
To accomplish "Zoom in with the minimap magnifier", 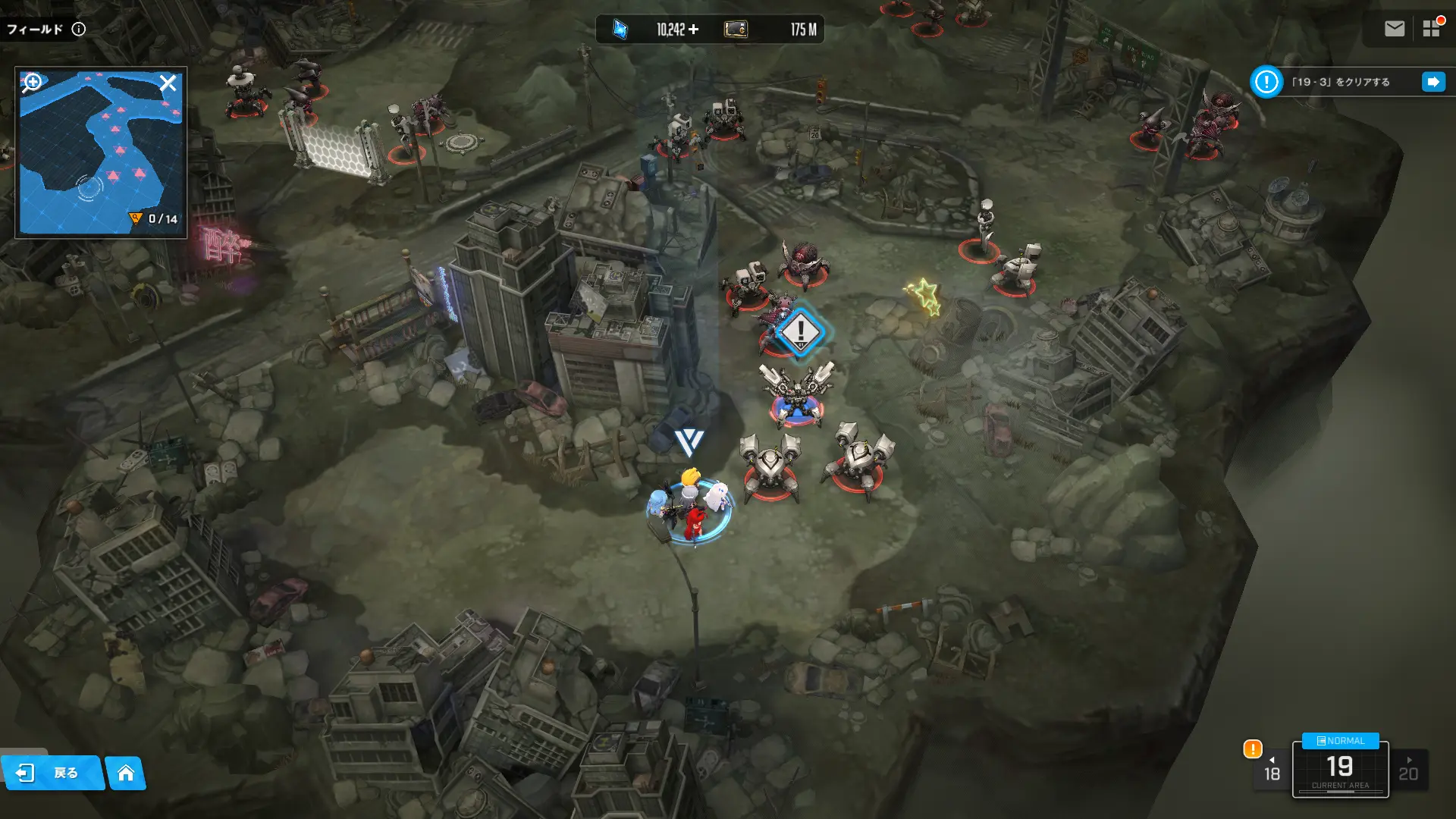I will (32, 82).
